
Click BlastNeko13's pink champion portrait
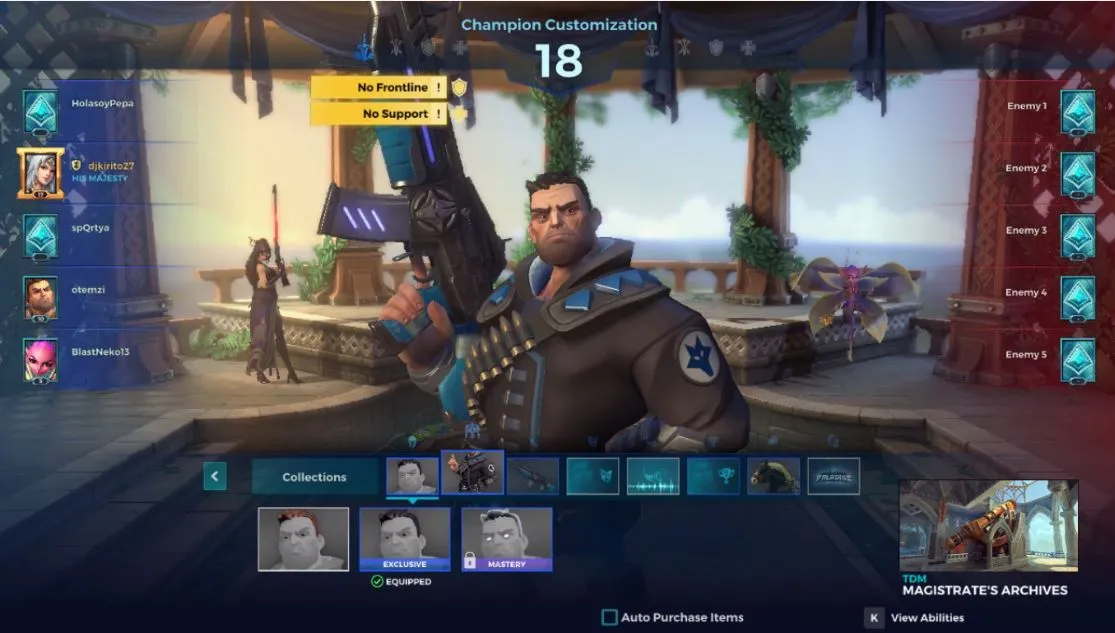click(40, 359)
